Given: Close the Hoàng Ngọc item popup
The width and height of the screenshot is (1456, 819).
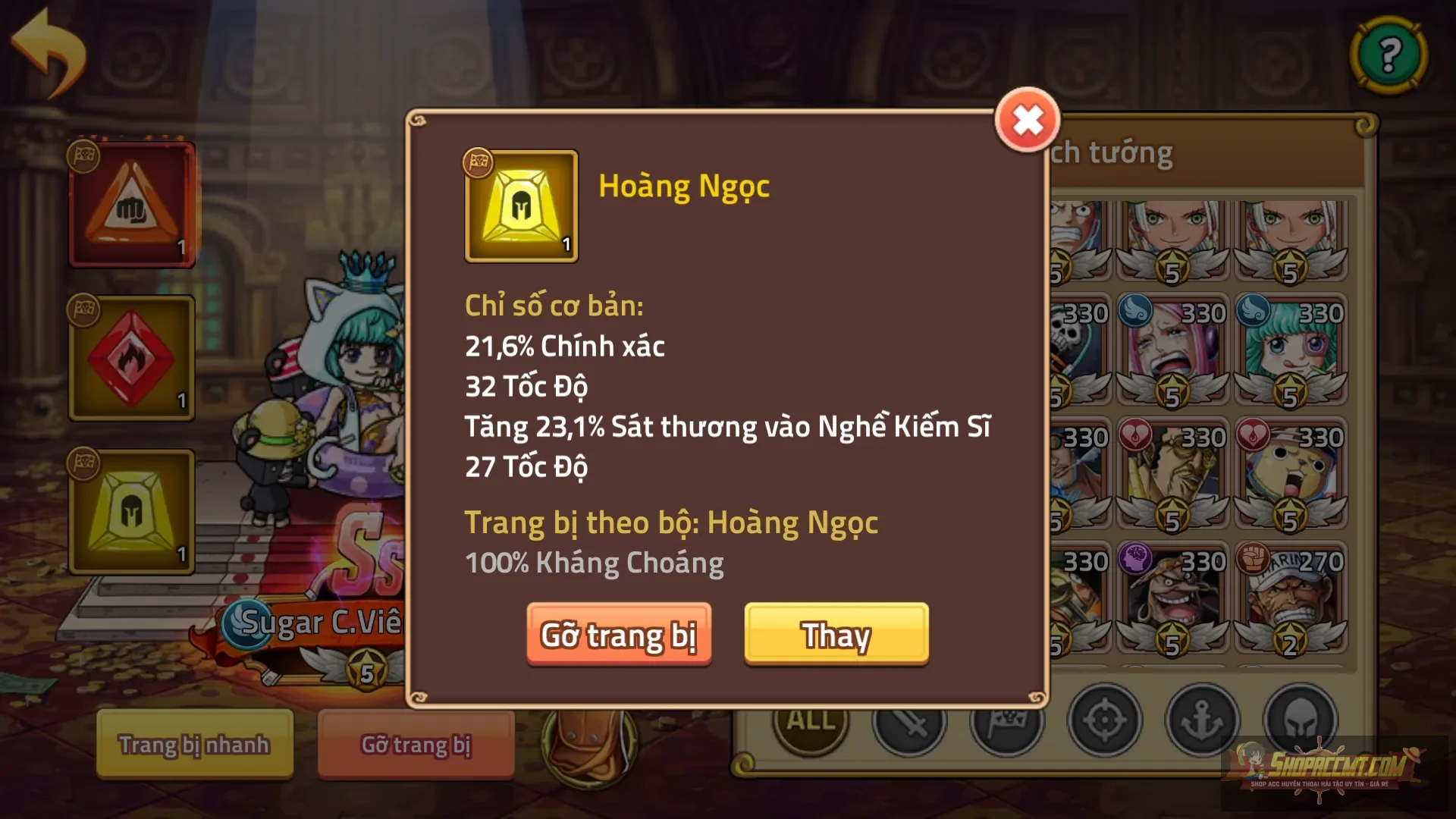Looking at the screenshot, I should (1027, 121).
